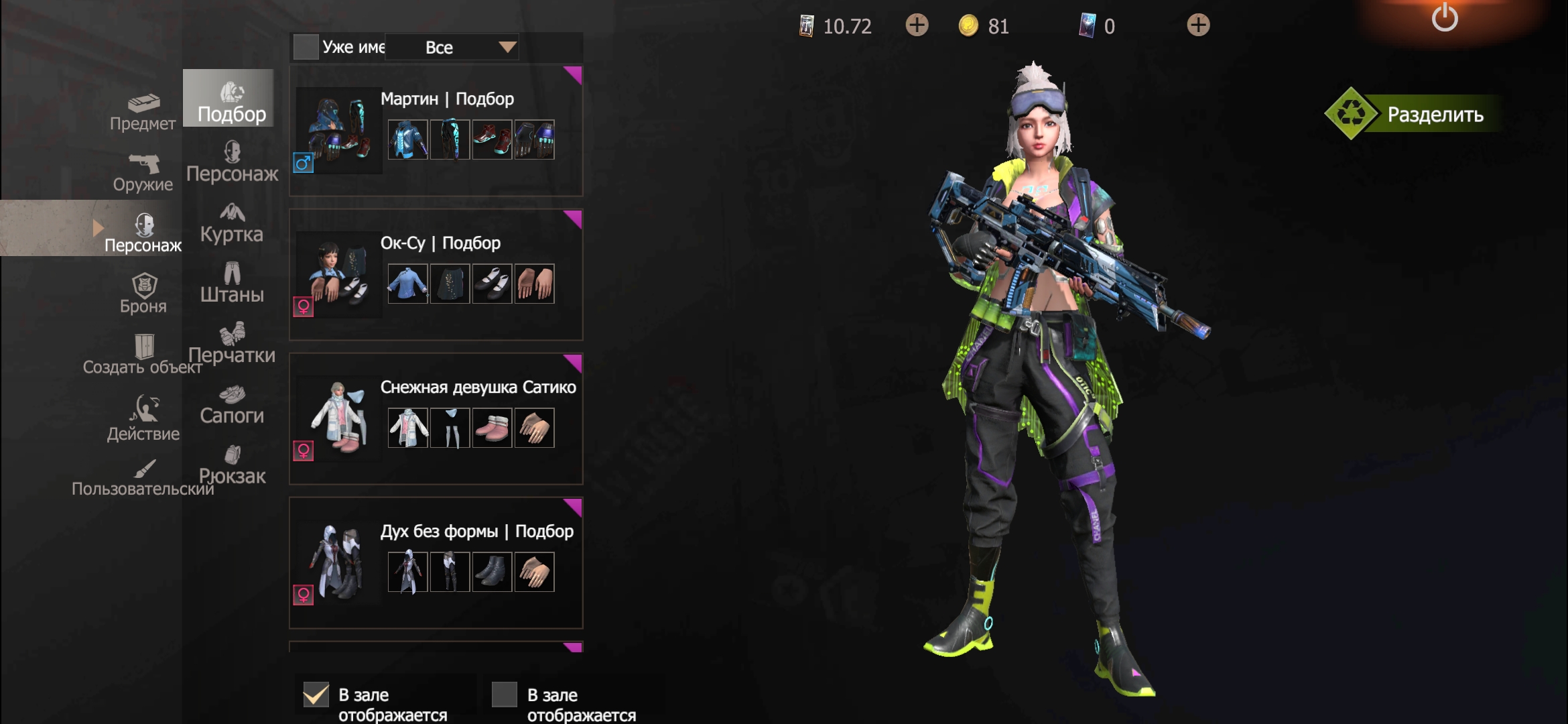Choose the Сапоги subcategory
This screenshot has height=724, width=1568.
click(232, 404)
